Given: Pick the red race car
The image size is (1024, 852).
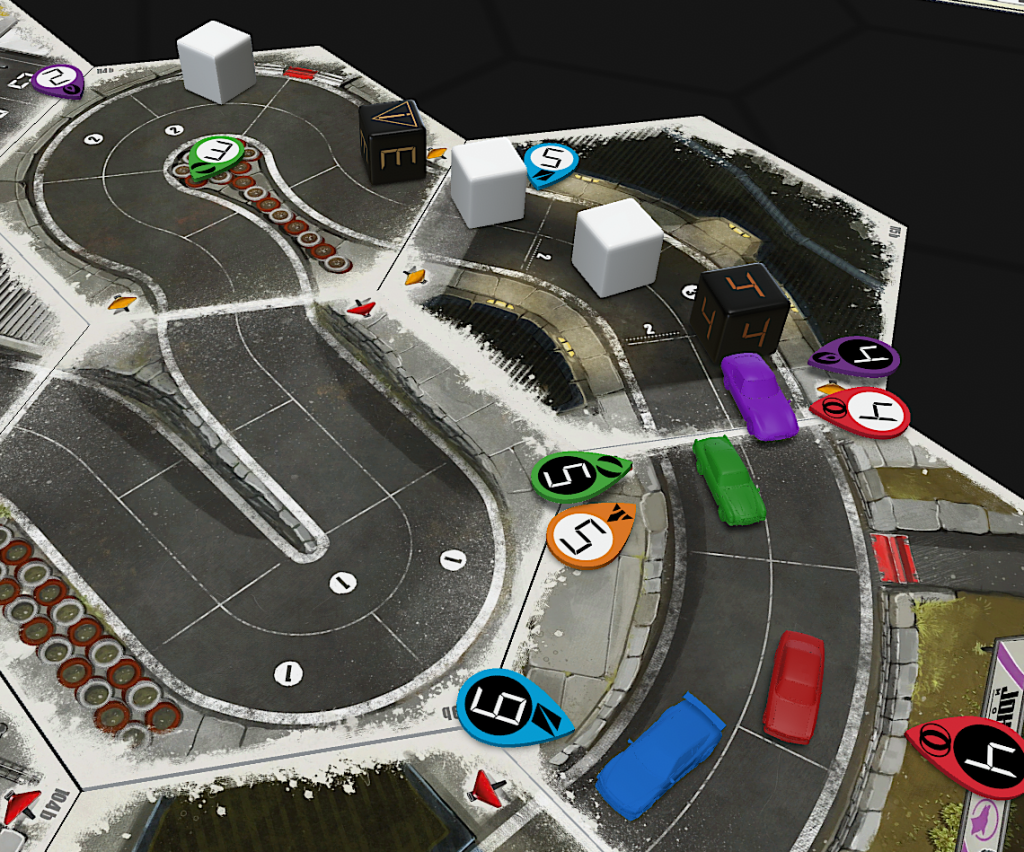Looking at the screenshot, I should coord(794,686).
